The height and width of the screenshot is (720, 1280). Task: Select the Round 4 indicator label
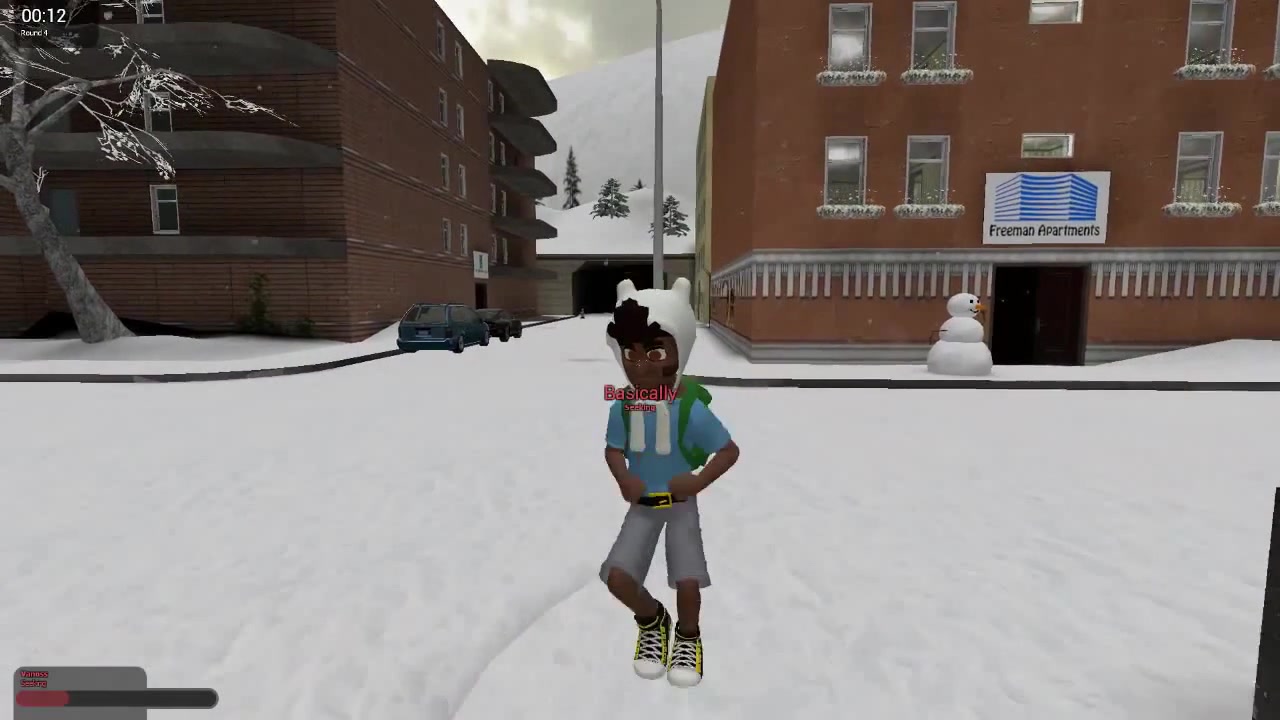click(x=33, y=33)
